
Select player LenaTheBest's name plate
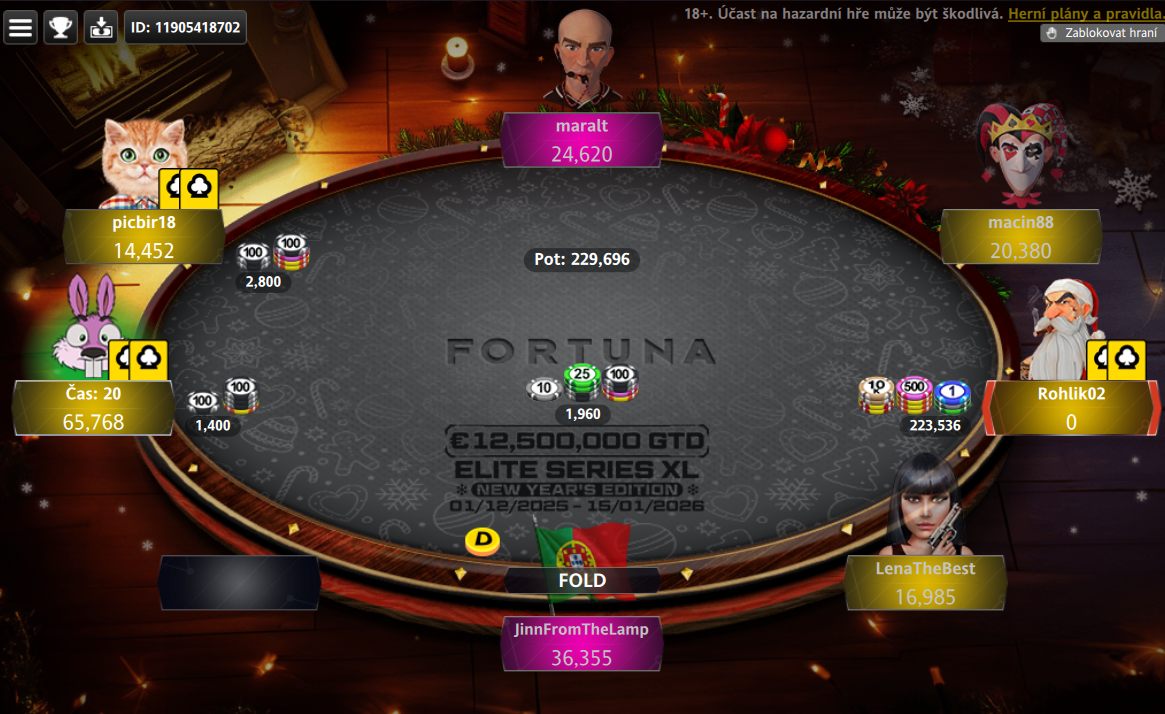pos(925,582)
